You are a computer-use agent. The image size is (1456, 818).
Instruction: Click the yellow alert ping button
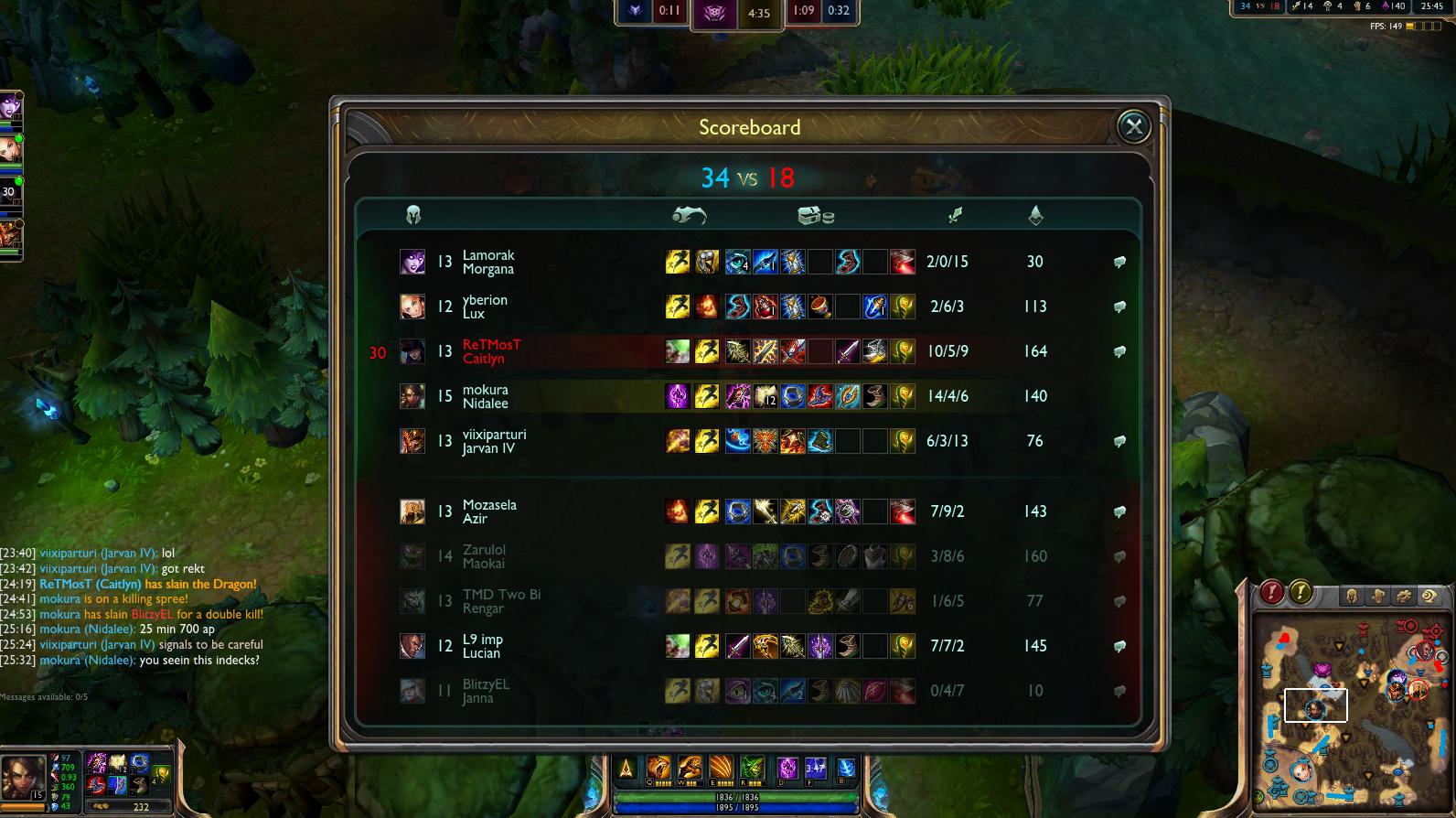click(x=1301, y=593)
